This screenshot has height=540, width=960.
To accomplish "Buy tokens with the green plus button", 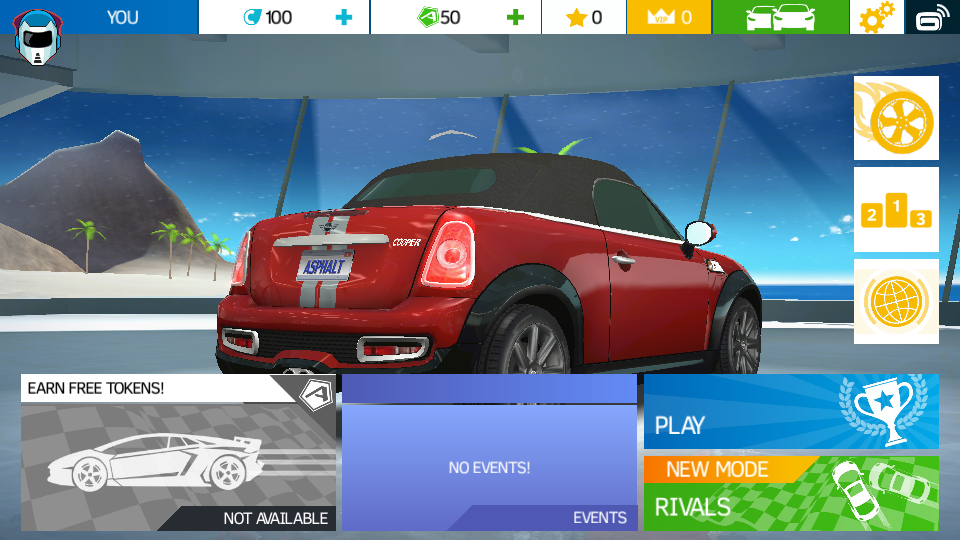I will point(515,17).
